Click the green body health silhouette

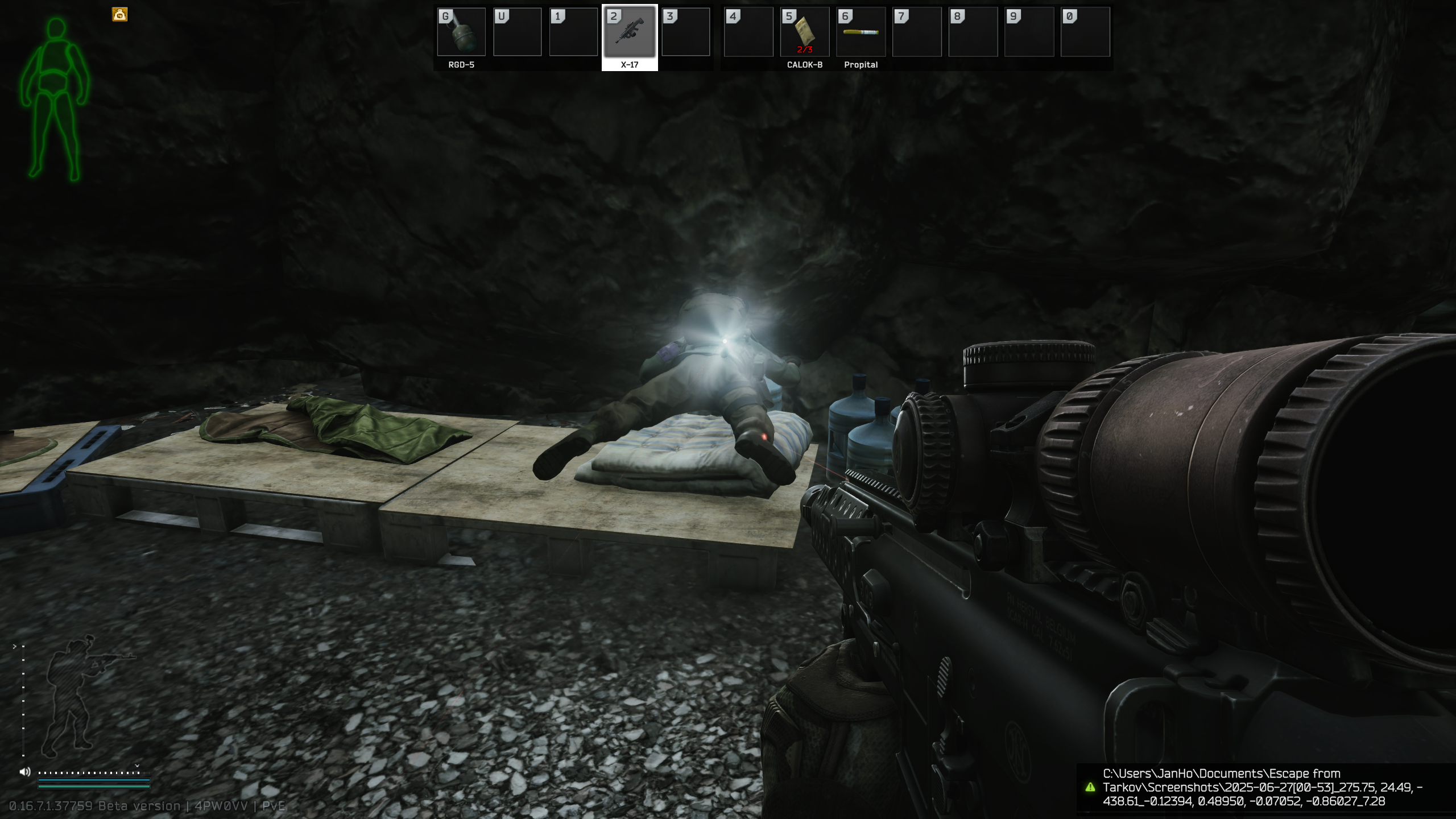(x=55, y=100)
